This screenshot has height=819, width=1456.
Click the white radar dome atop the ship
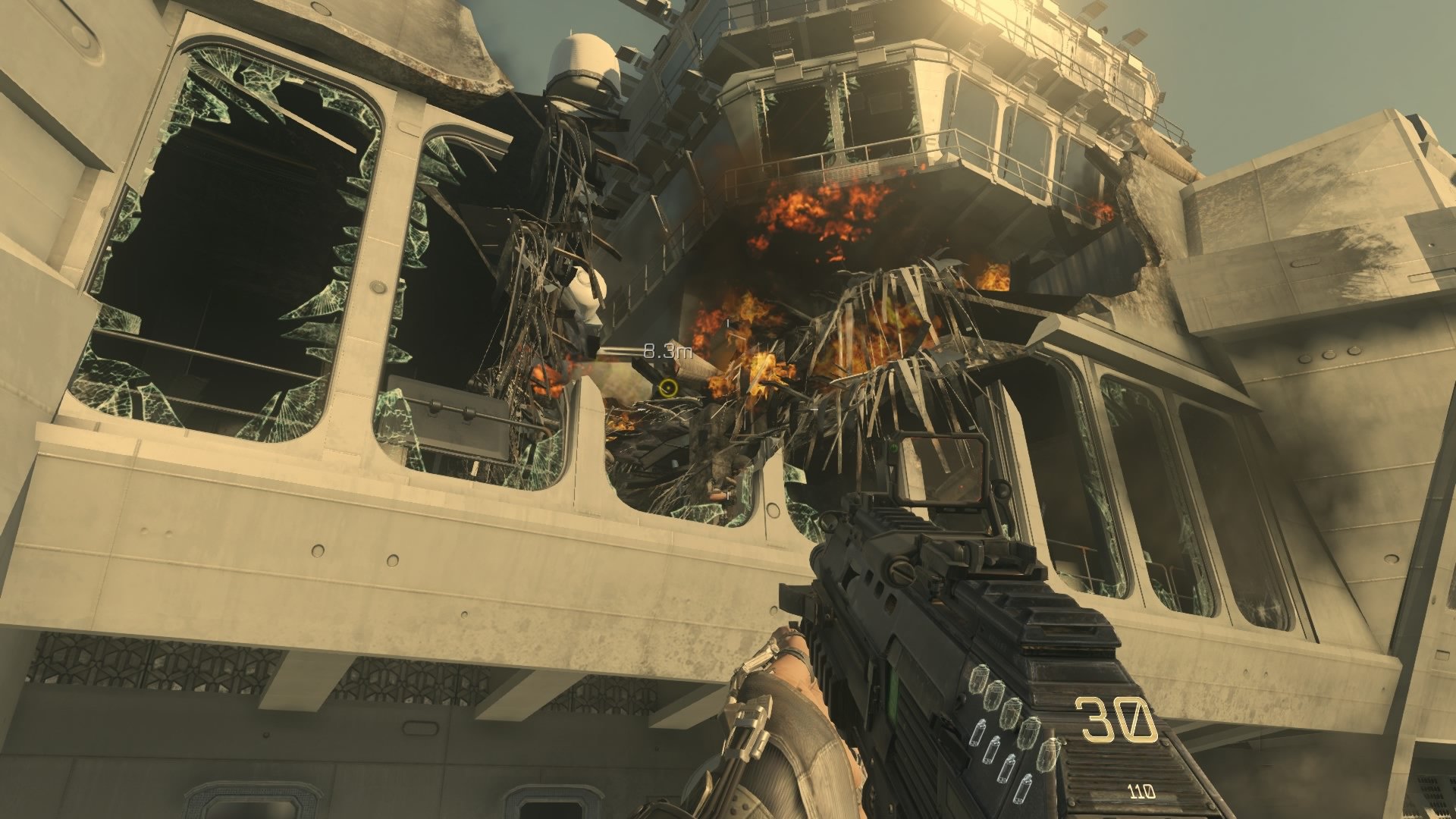[x=581, y=61]
